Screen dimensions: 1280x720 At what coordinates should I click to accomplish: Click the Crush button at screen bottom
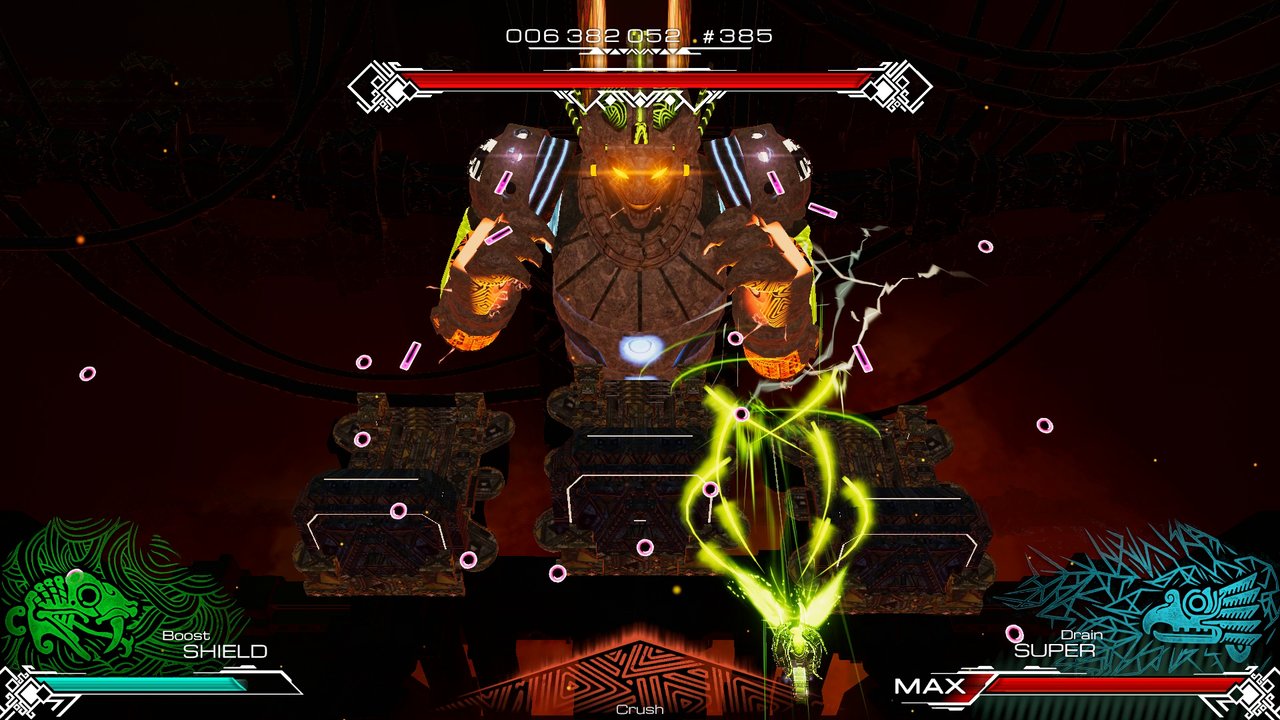[639, 708]
